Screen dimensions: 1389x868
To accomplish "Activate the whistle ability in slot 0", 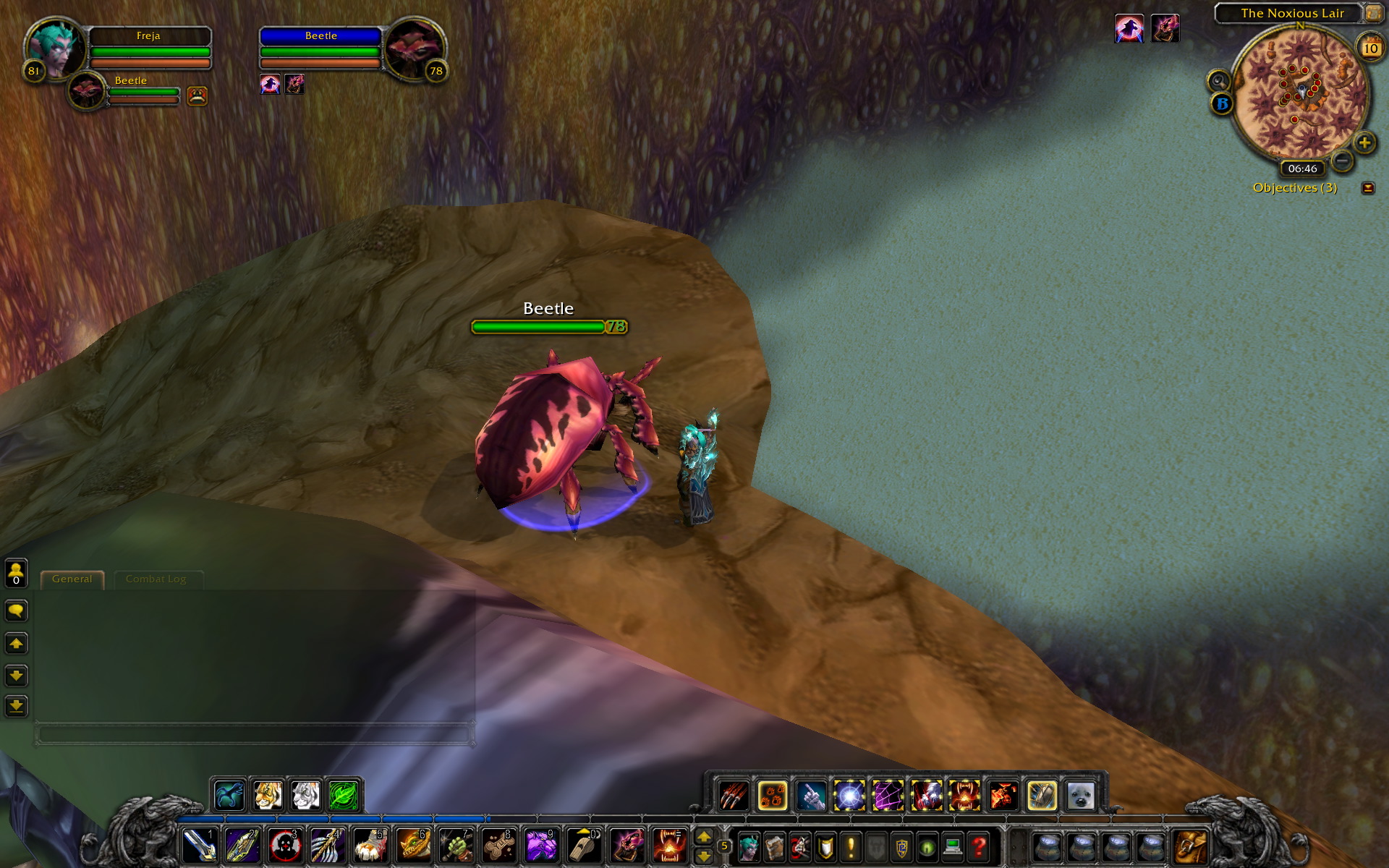I will [584, 845].
